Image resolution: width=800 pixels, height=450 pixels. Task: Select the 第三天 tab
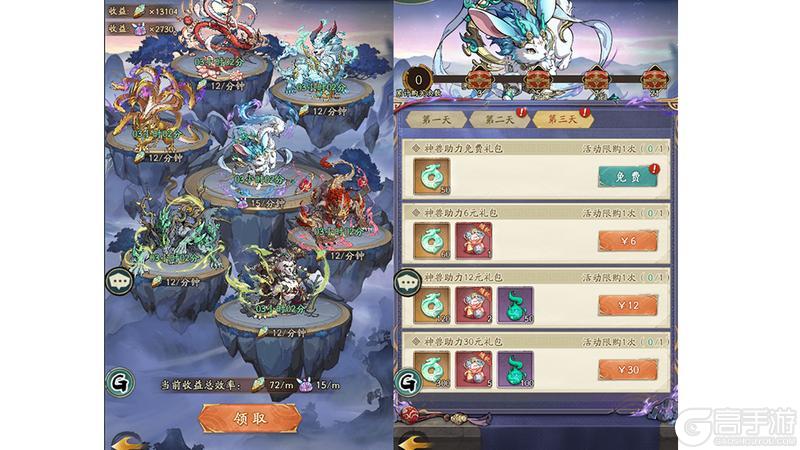pos(561,119)
